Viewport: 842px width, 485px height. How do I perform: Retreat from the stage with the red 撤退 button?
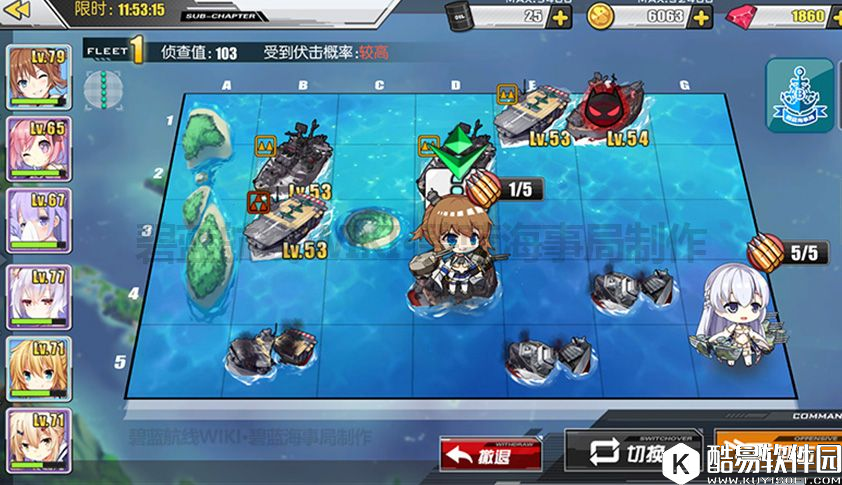click(493, 455)
